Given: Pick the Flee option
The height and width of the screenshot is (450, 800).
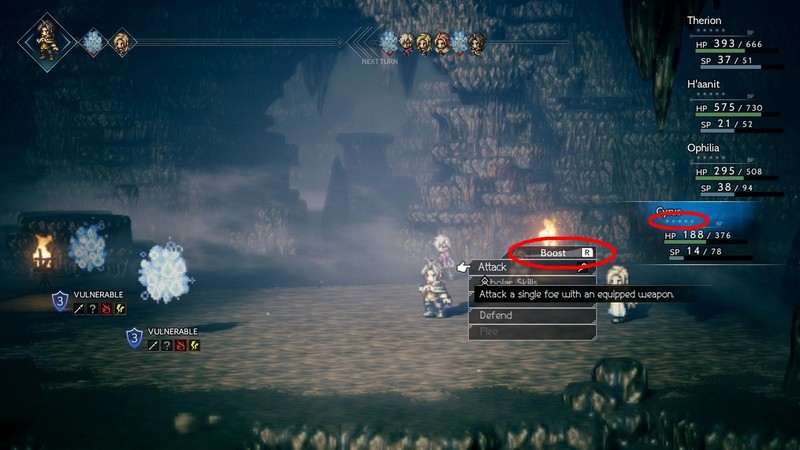Looking at the screenshot, I should [532, 331].
